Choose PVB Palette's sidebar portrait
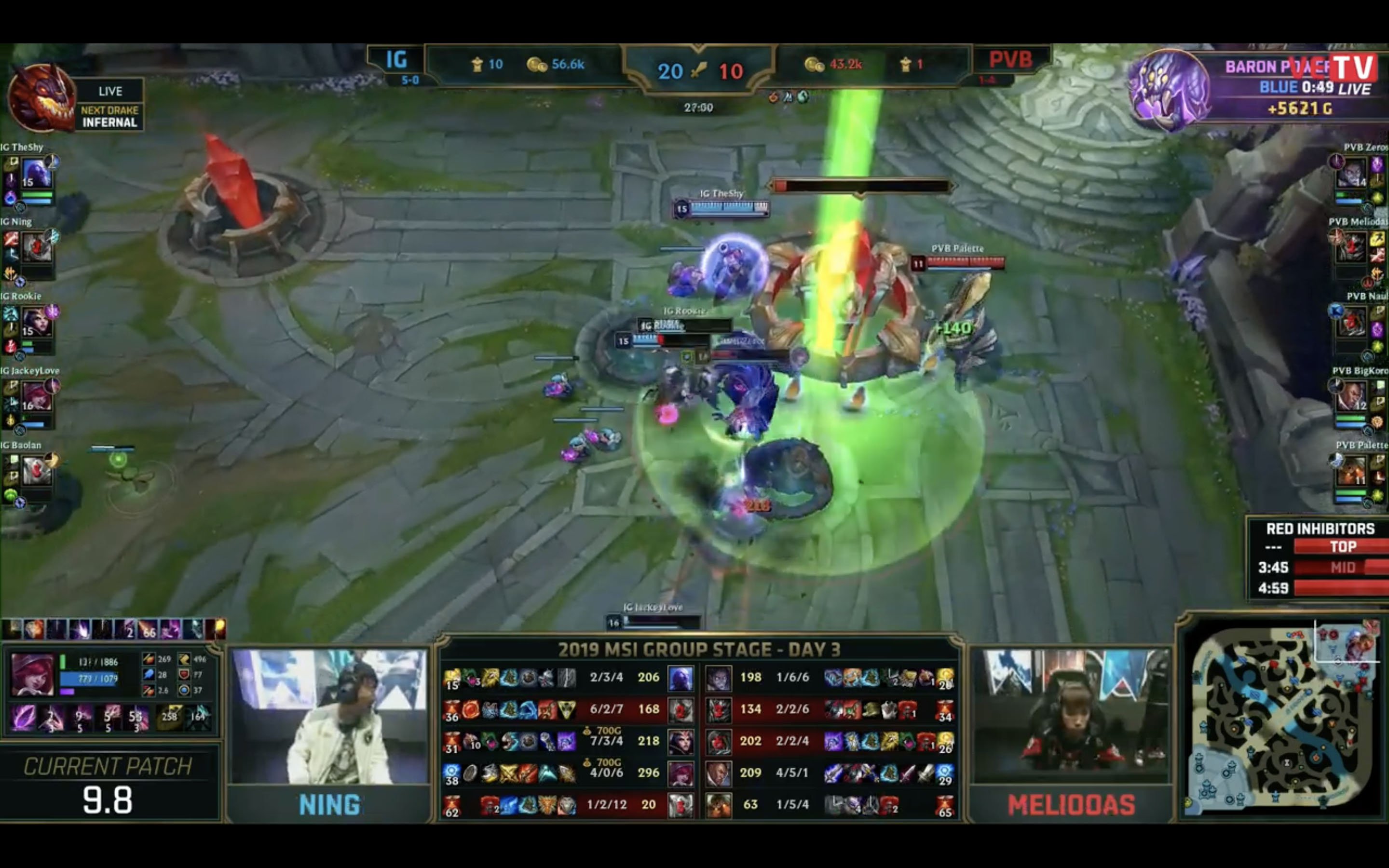The image size is (1389, 868). (x=1351, y=471)
